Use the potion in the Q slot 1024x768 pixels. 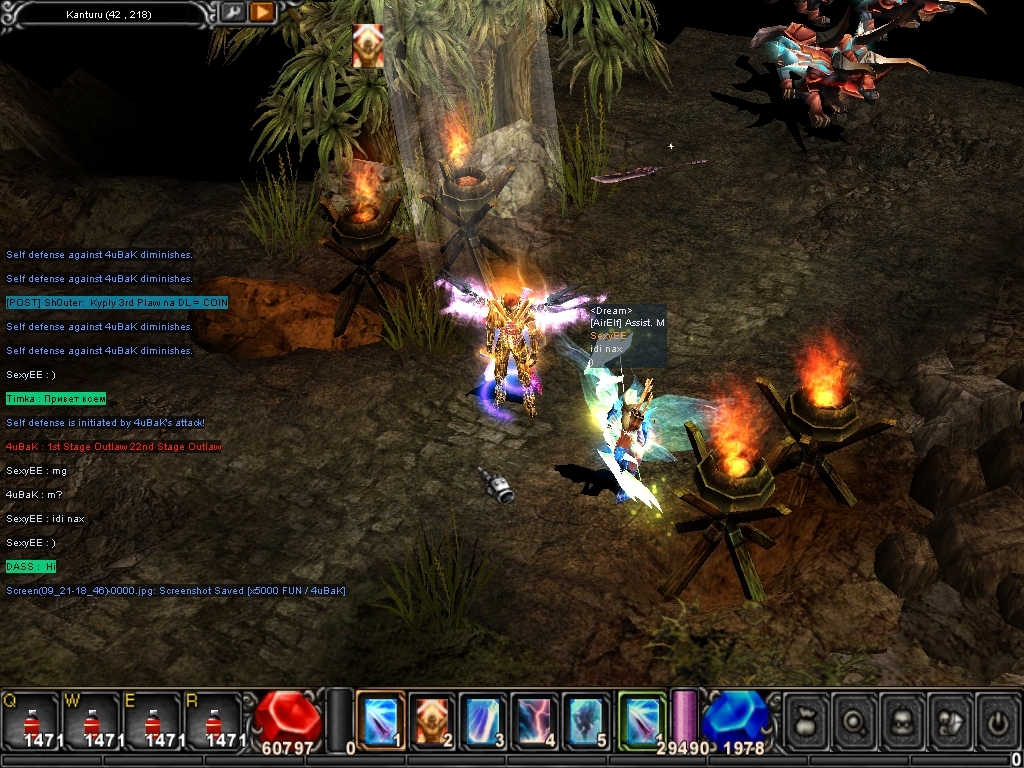point(31,720)
